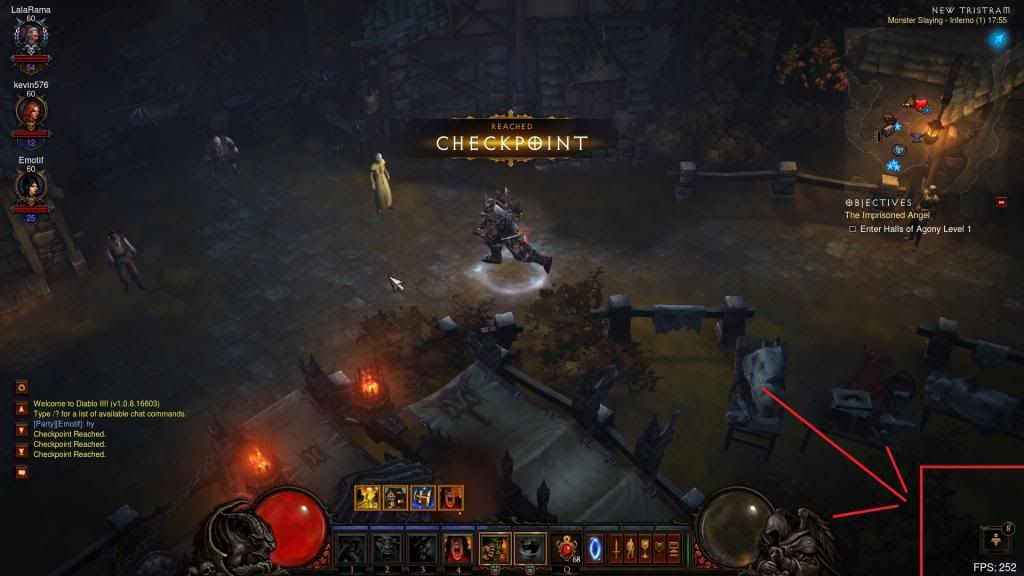This screenshot has height=576, width=1024.
Task: Open Achievements with the goblet icon
Action: [x=646, y=548]
